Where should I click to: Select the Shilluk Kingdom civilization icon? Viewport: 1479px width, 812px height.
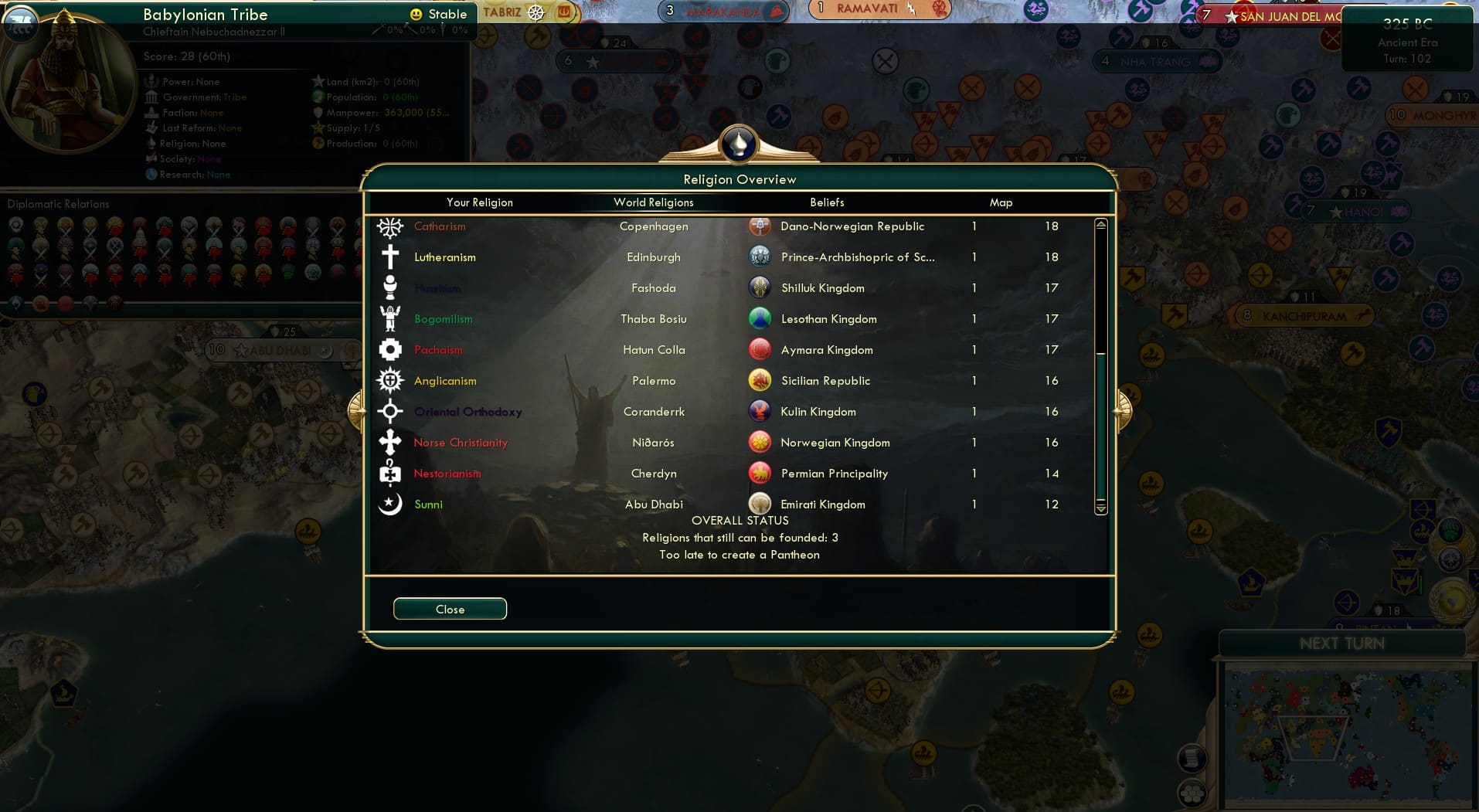pos(760,287)
